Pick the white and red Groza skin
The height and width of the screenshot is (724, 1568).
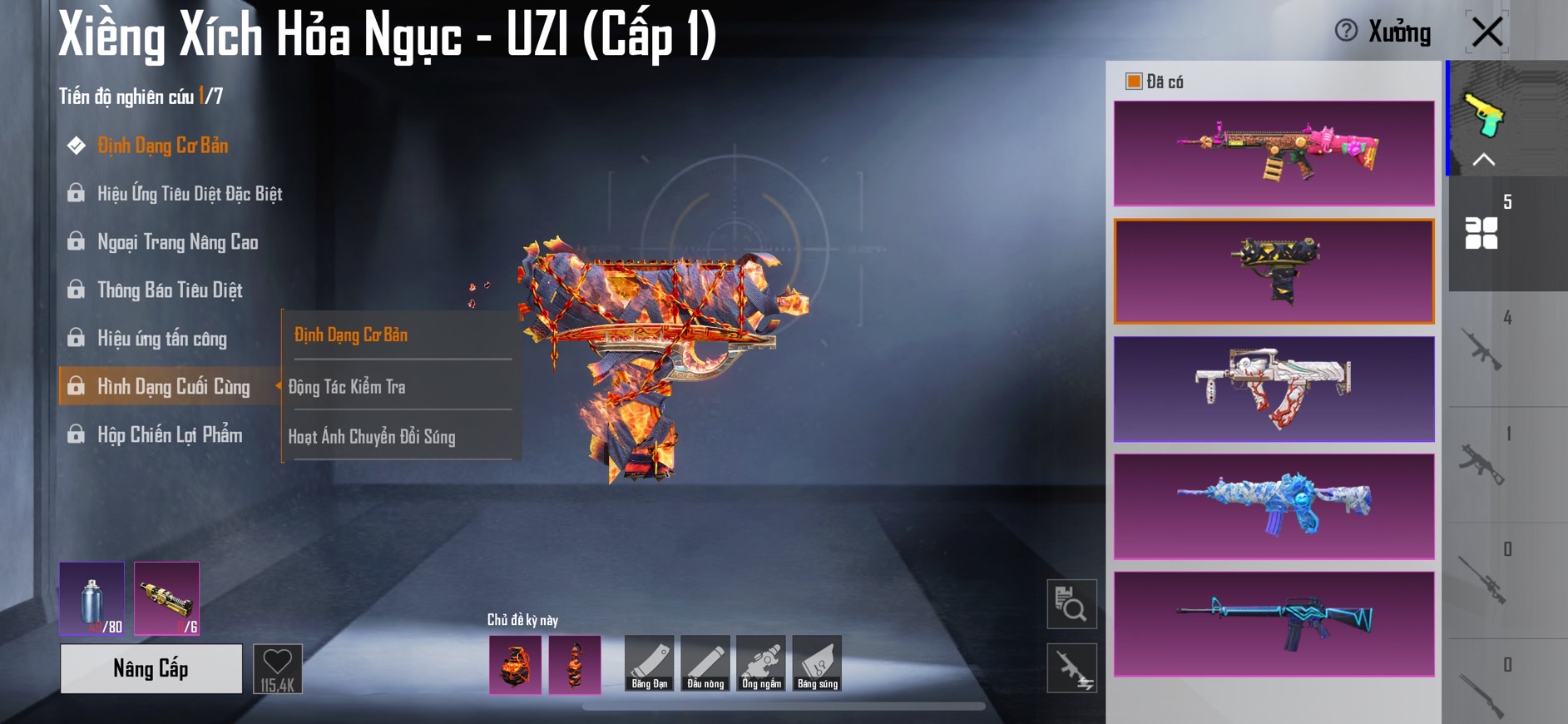[1274, 389]
